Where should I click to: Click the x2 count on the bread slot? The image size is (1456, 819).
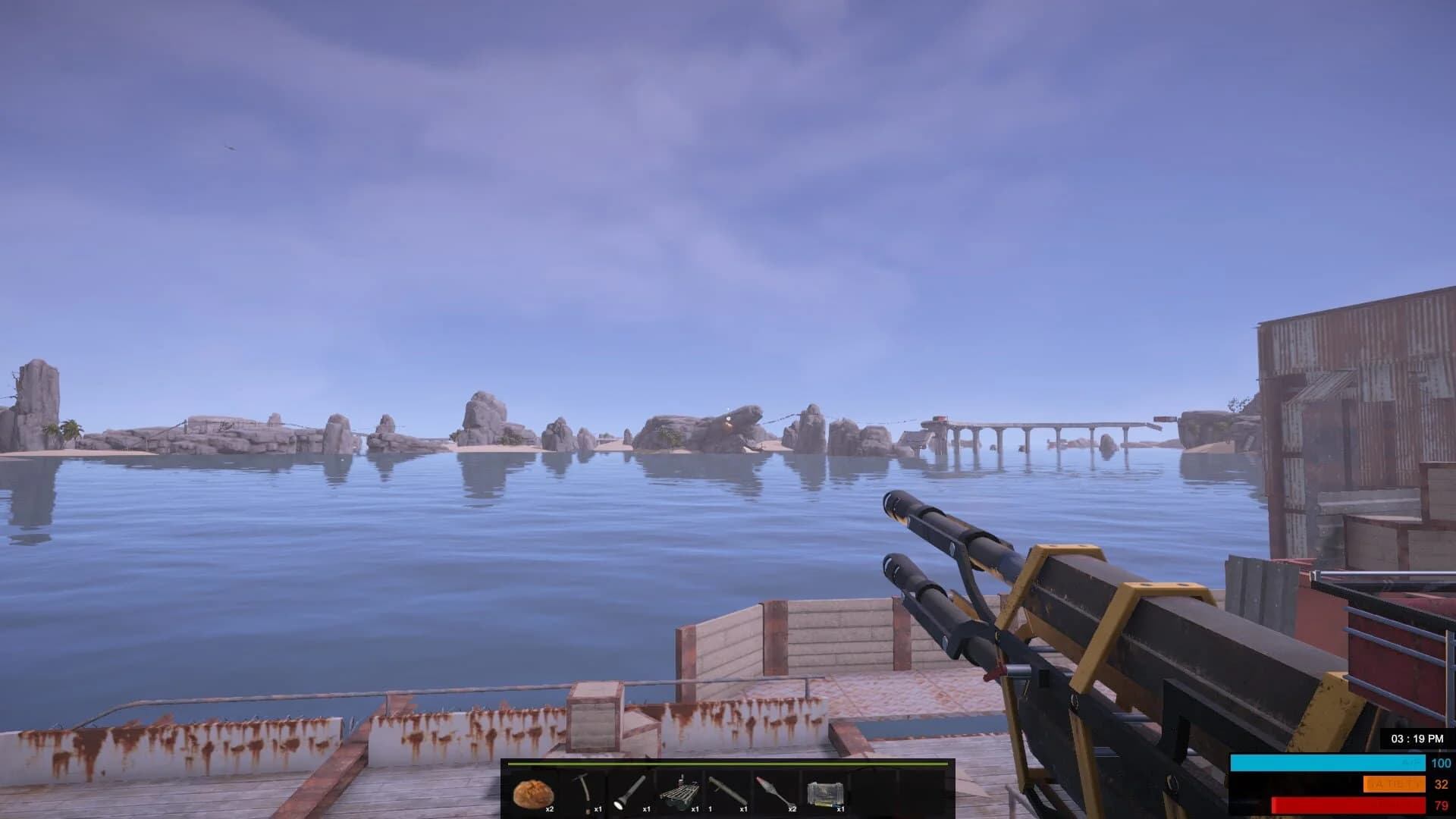(x=551, y=808)
